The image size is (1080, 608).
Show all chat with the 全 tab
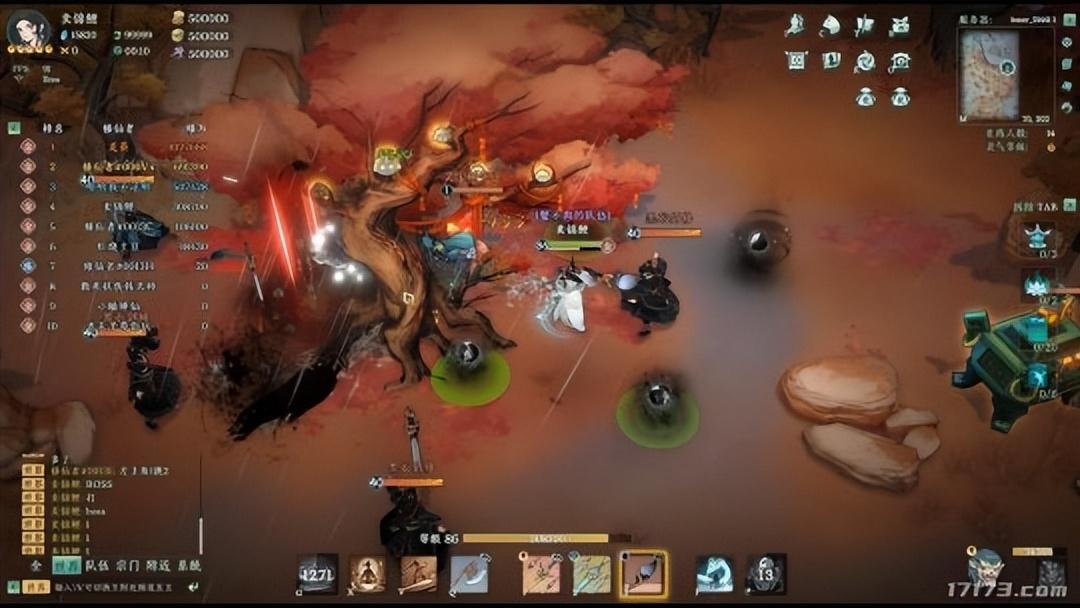coord(36,565)
